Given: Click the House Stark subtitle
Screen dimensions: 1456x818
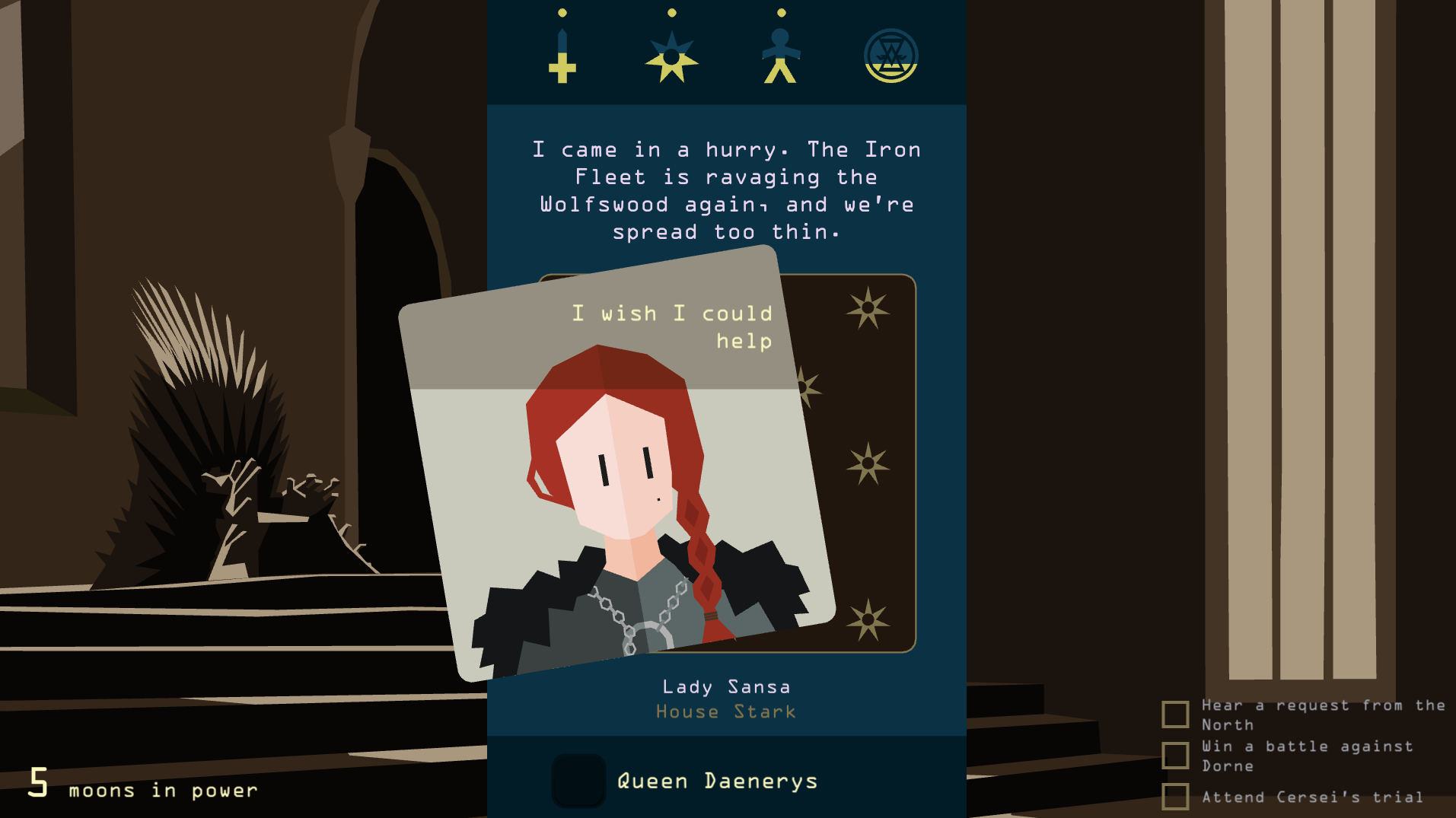Looking at the screenshot, I should [725, 711].
